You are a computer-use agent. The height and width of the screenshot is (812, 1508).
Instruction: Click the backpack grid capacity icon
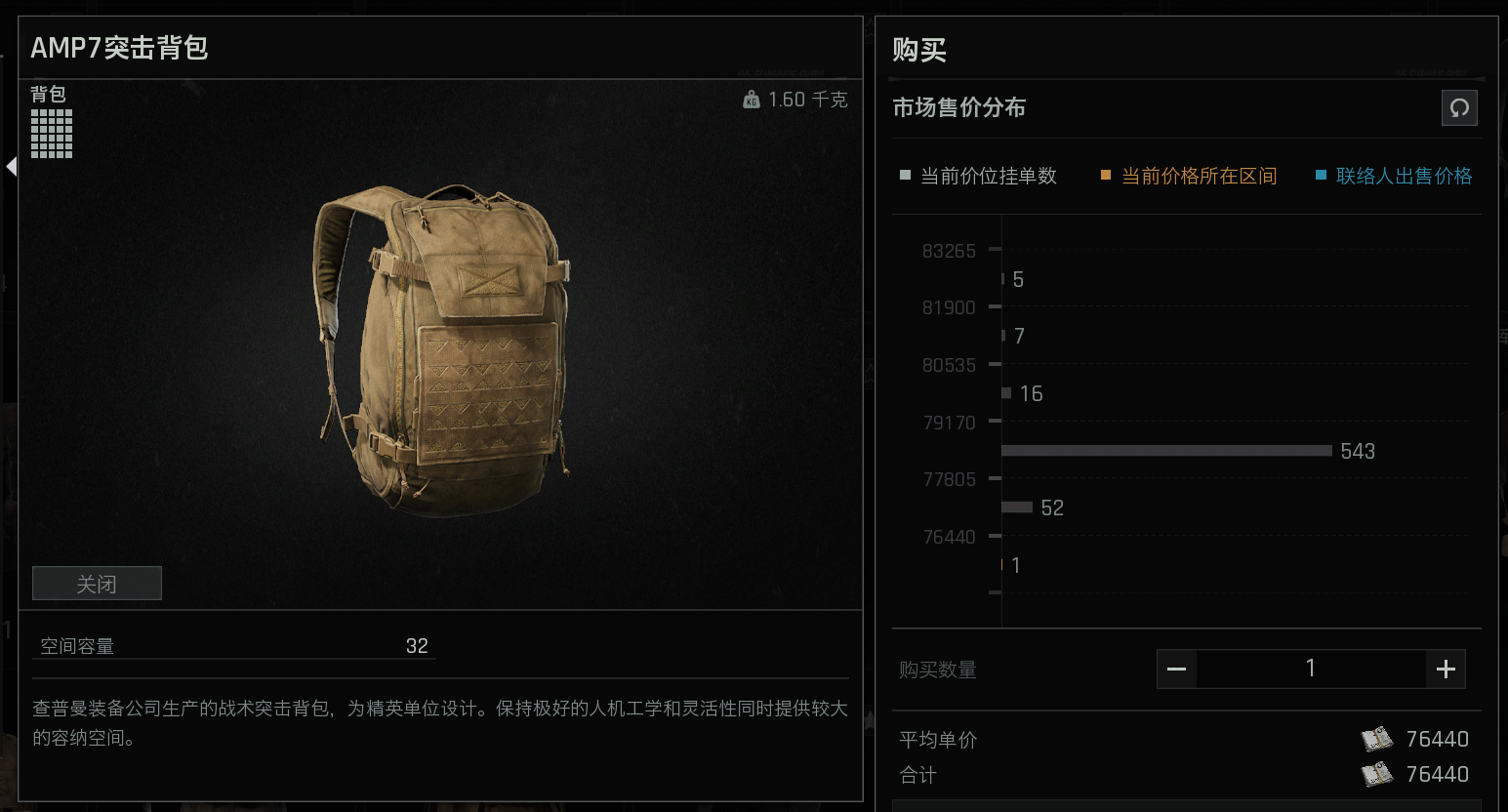point(52,133)
